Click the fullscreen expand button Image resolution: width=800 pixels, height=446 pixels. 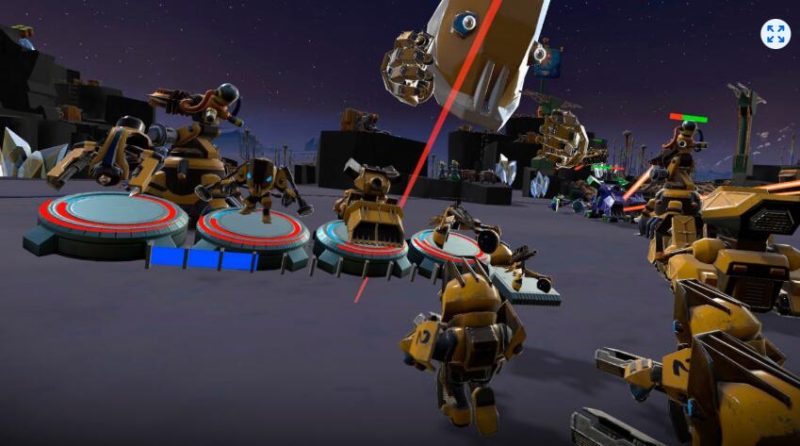pos(775,34)
